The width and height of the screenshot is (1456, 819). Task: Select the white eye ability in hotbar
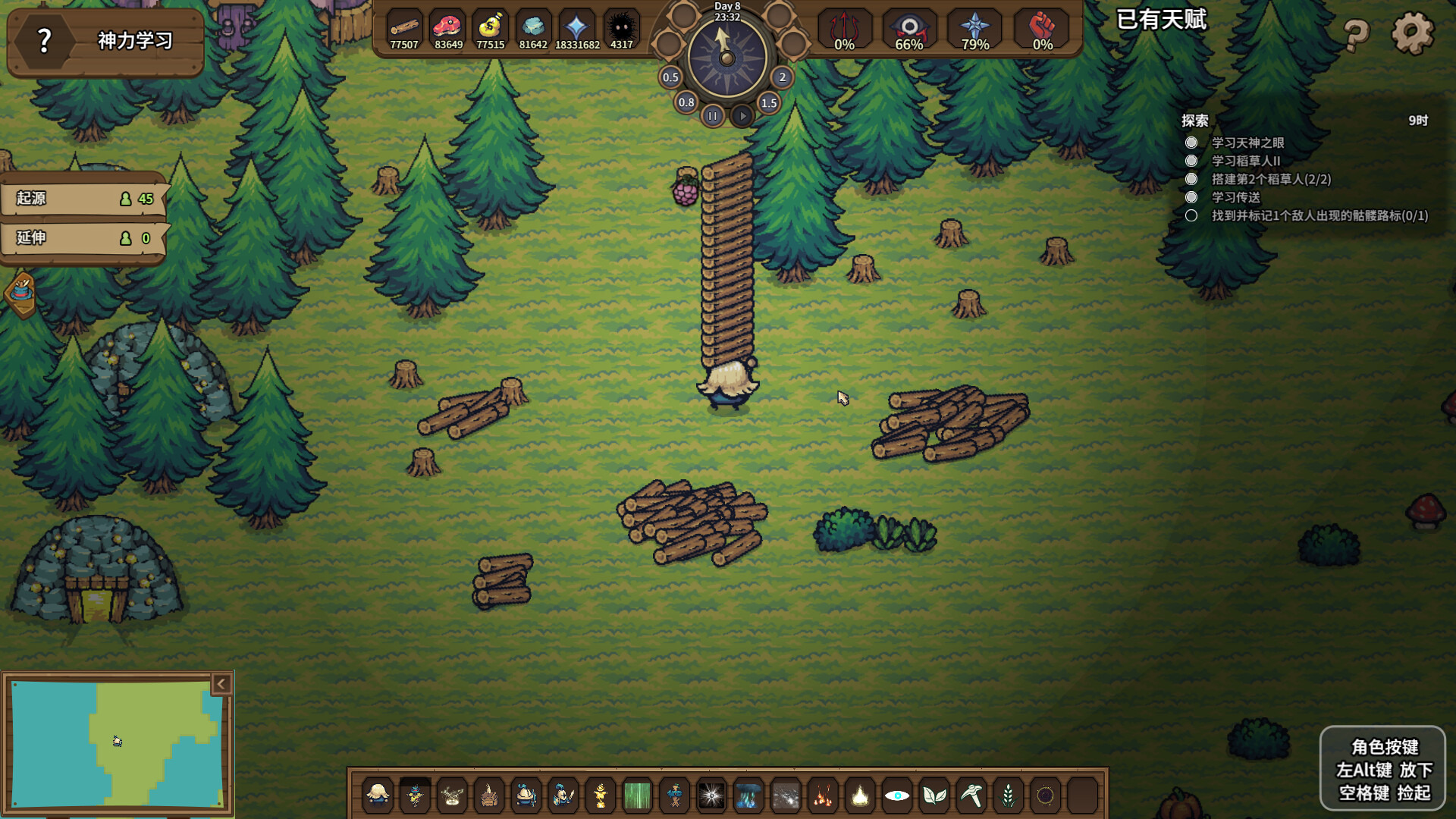tap(897, 795)
